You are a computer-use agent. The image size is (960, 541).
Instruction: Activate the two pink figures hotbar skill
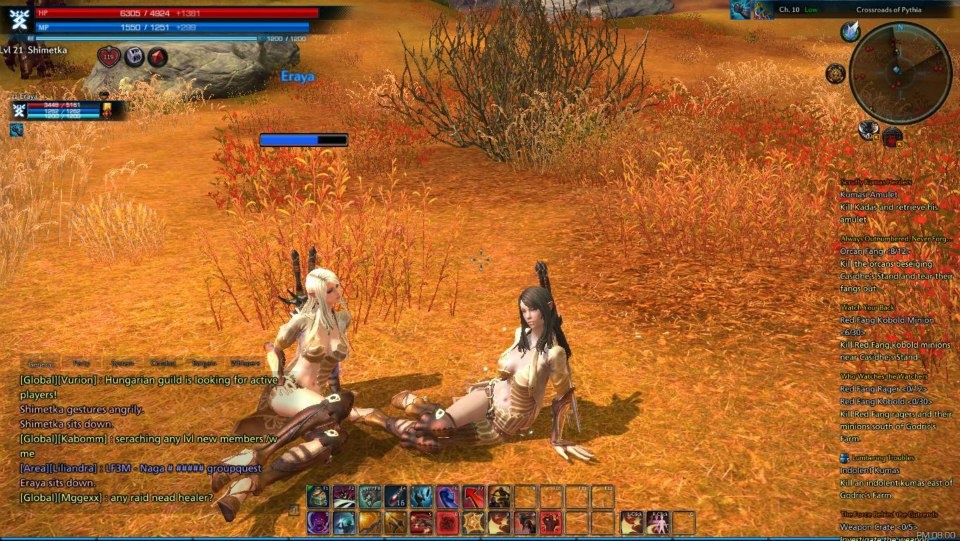tap(657, 522)
